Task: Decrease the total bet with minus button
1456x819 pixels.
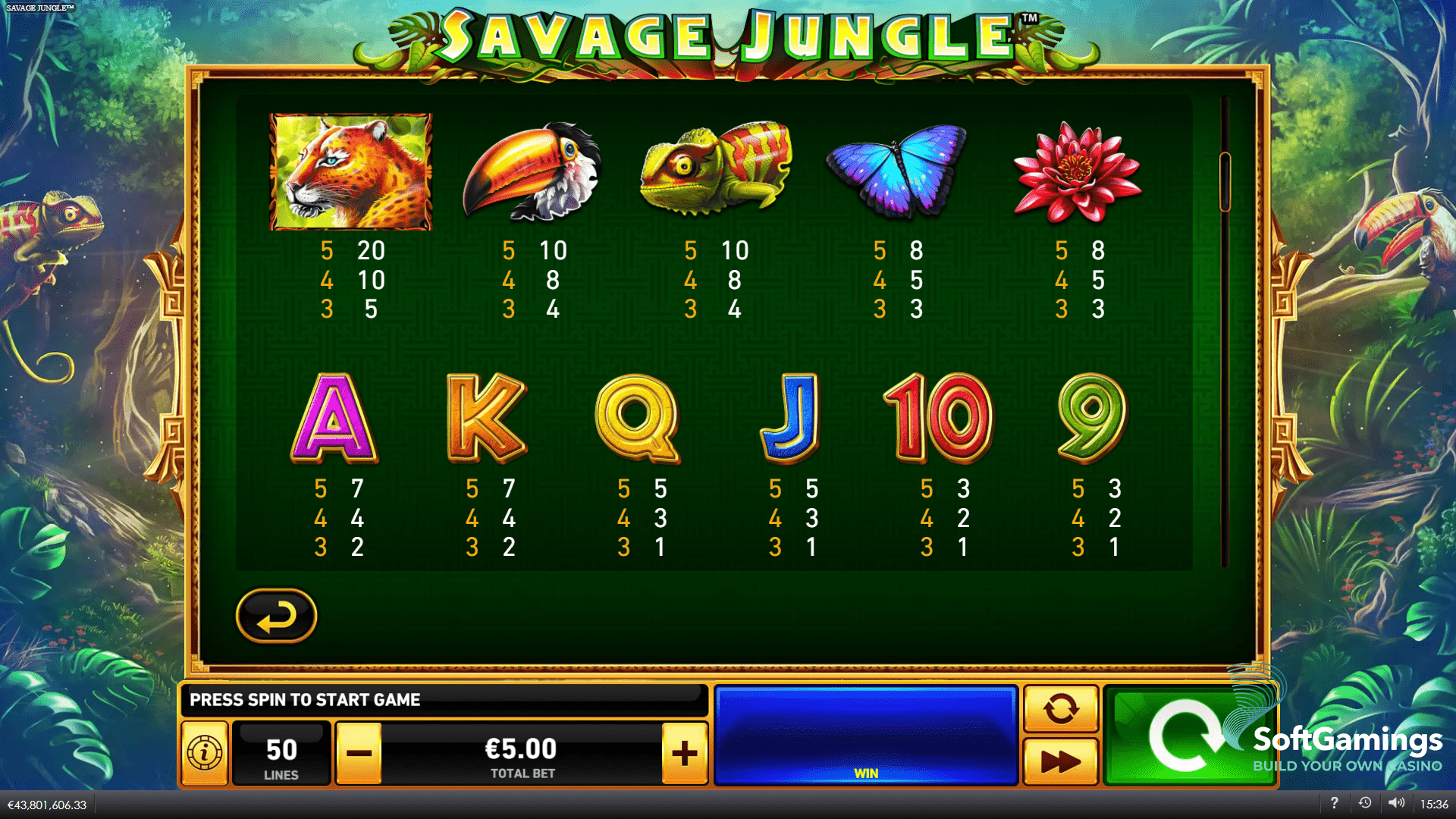Action: (360, 752)
